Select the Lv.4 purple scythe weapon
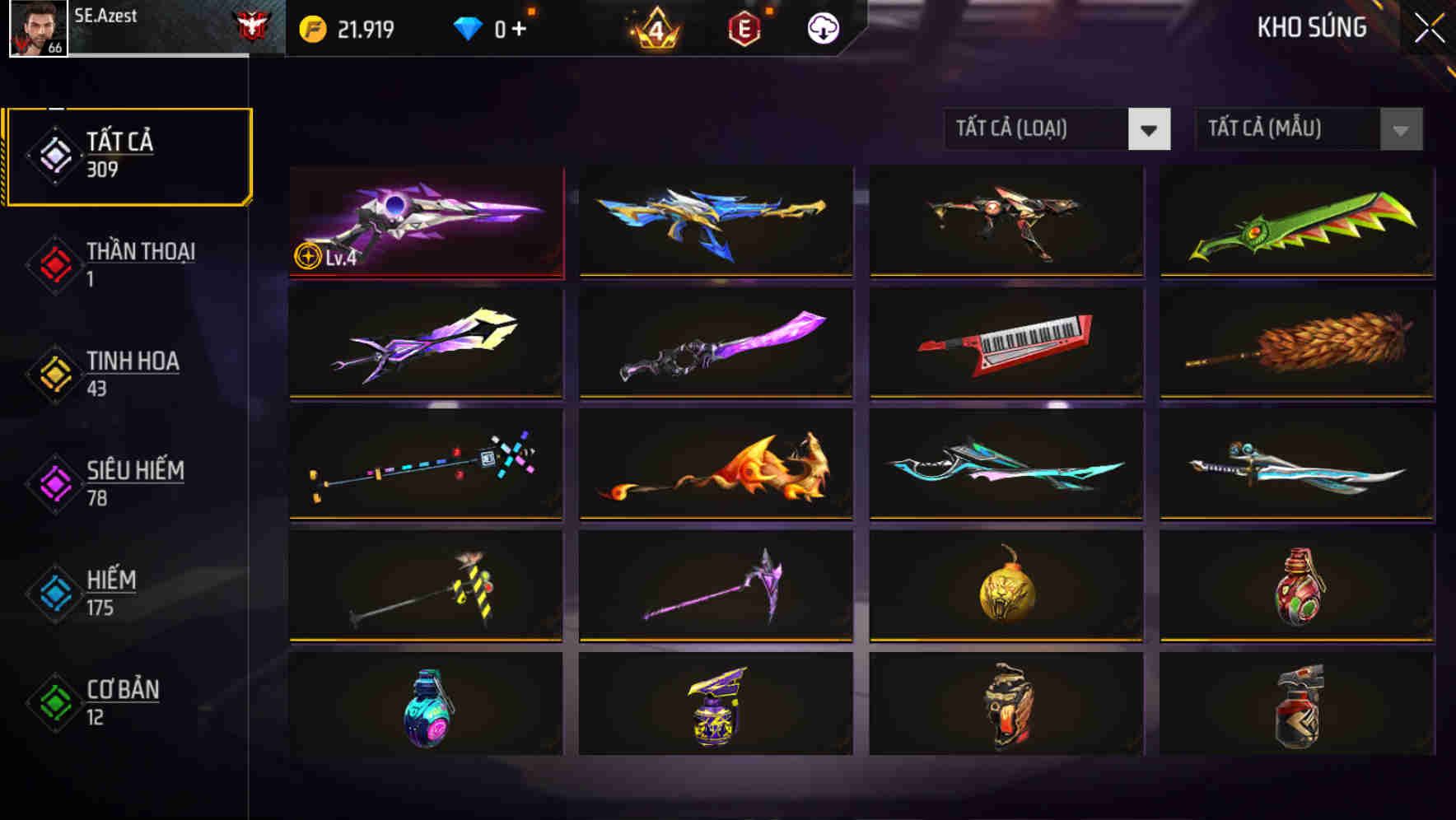The height and width of the screenshot is (820, 1456). 425,221
